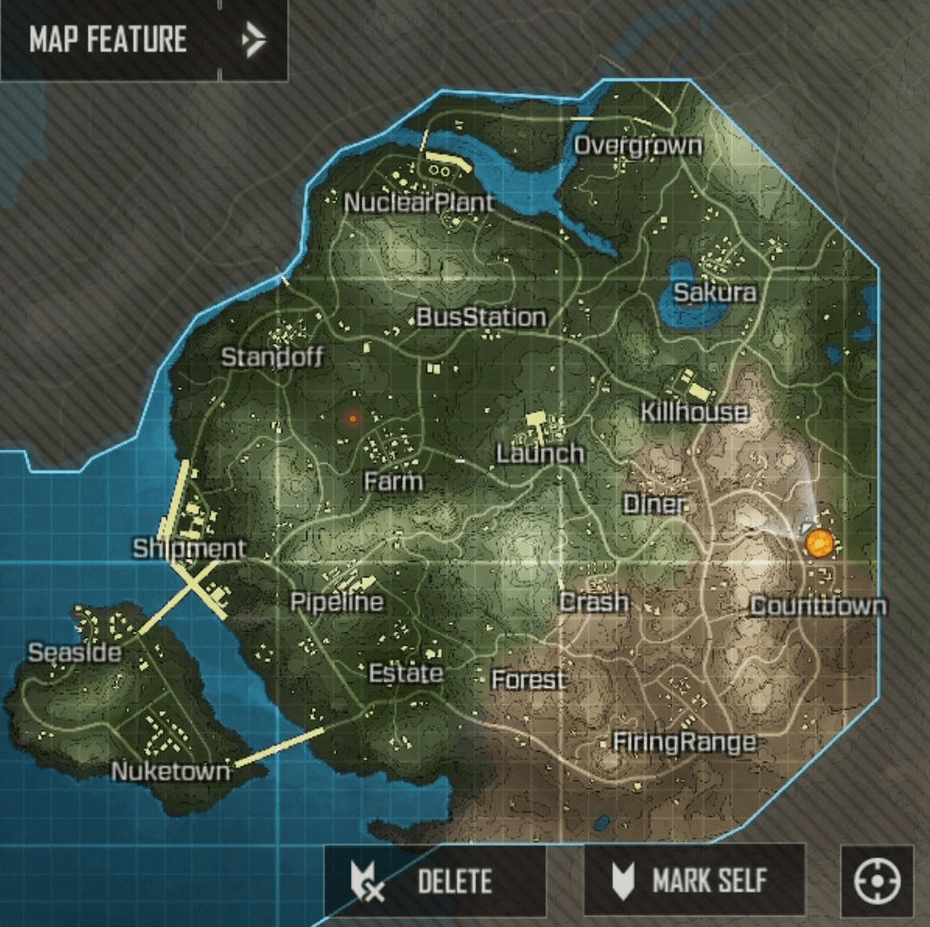Image resolution: width=930 pixels, height=927 pixels.
Task: Expand the Map Feature panel
Action: point(253,40)
